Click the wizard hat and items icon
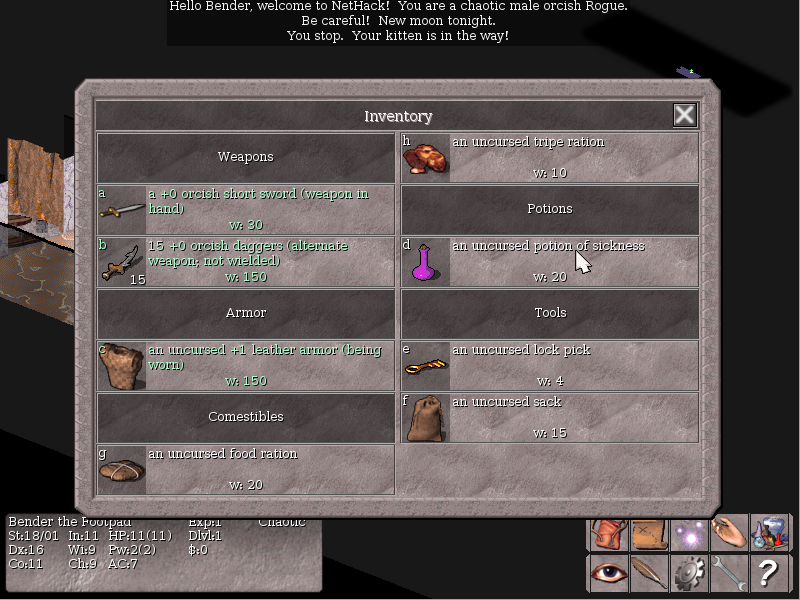 (x=769, y=534)
